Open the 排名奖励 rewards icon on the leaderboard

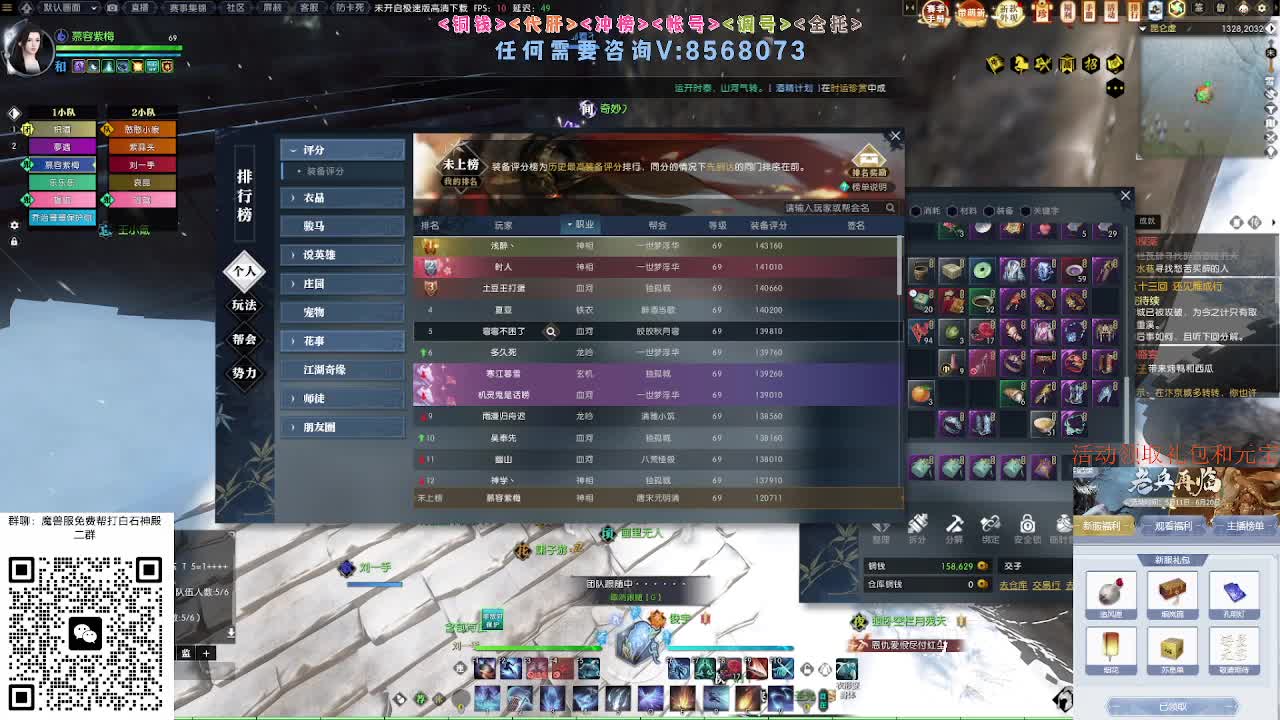[868, 157]
